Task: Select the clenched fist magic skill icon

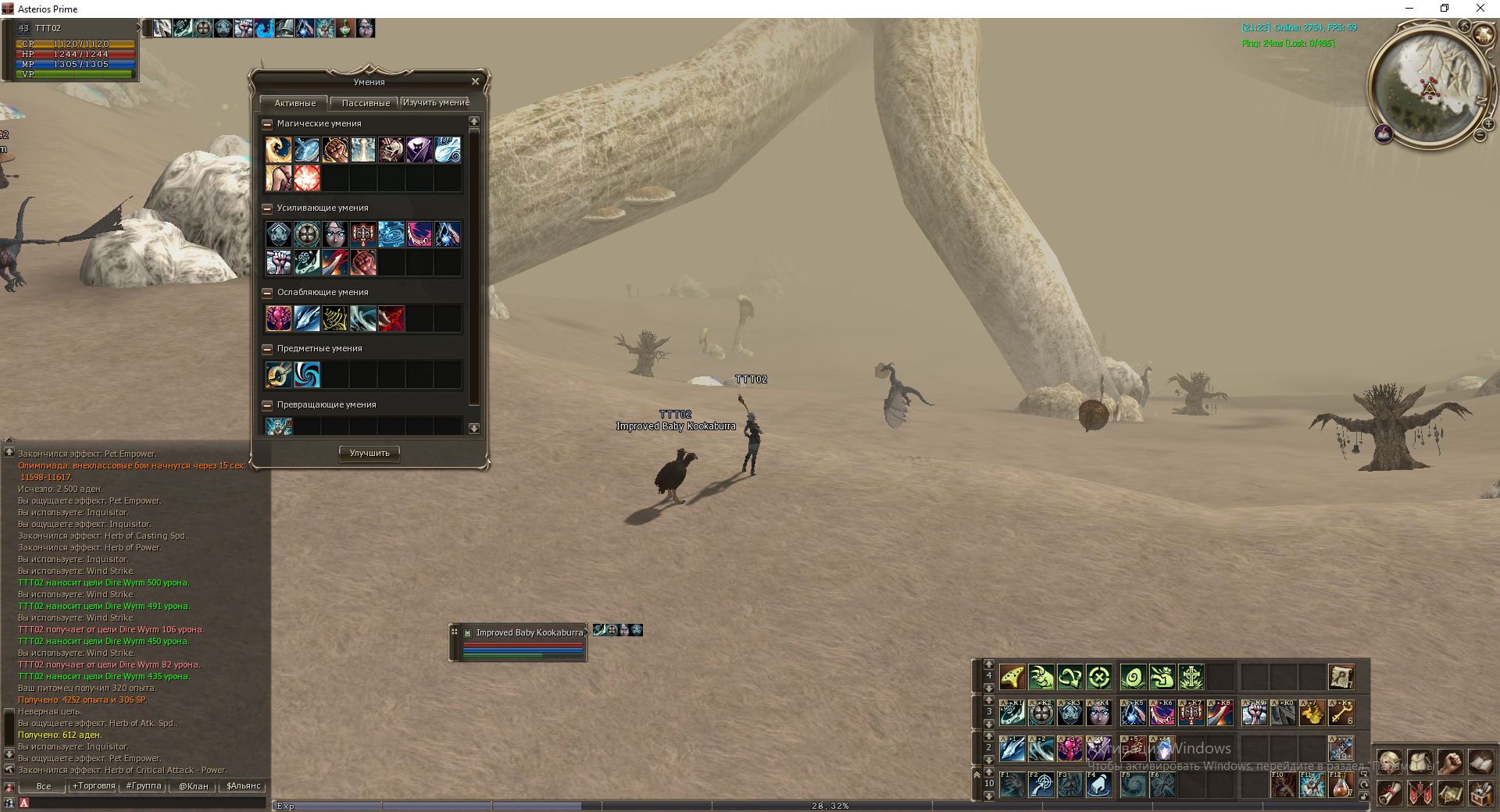Action: [335, 150]
